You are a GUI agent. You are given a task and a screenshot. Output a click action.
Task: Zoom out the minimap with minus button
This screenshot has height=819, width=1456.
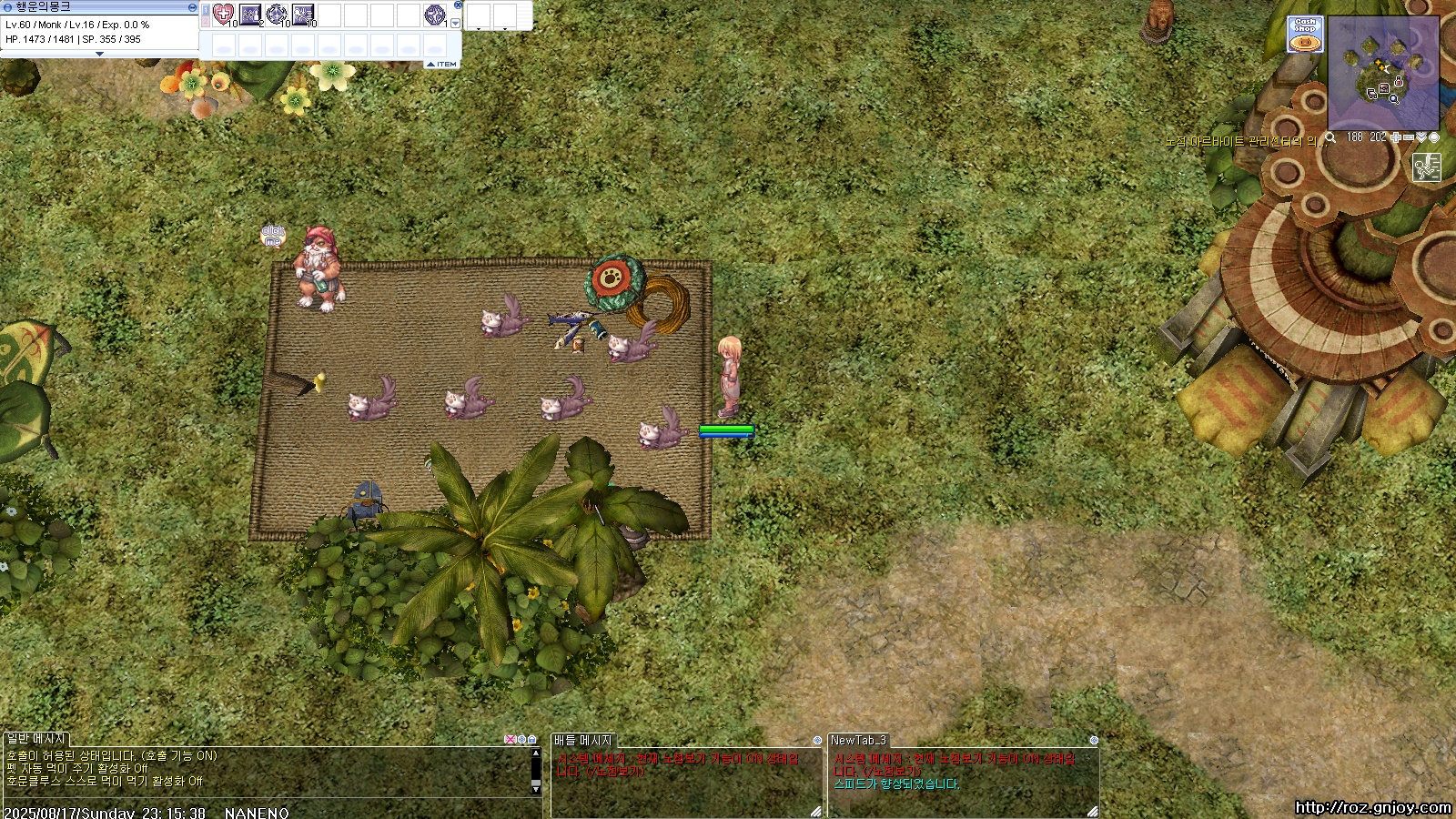pos(1409,137)
